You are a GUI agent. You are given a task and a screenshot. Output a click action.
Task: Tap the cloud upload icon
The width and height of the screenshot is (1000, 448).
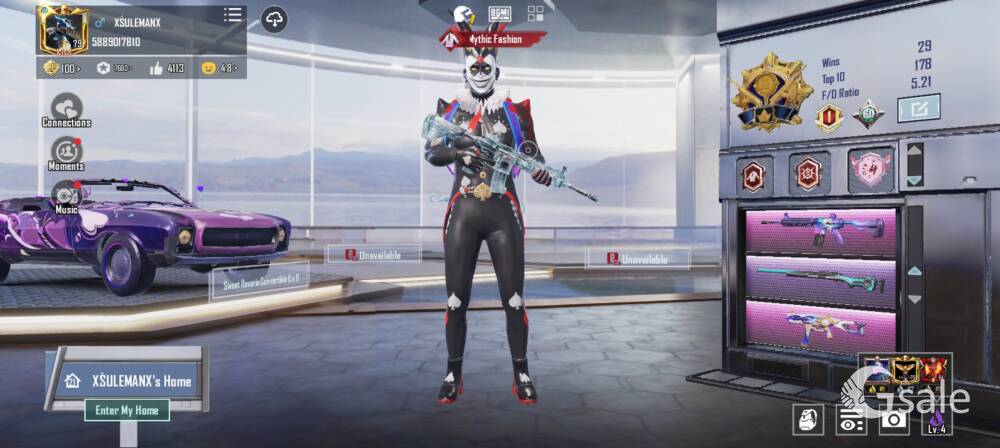[x=274, y=19]
